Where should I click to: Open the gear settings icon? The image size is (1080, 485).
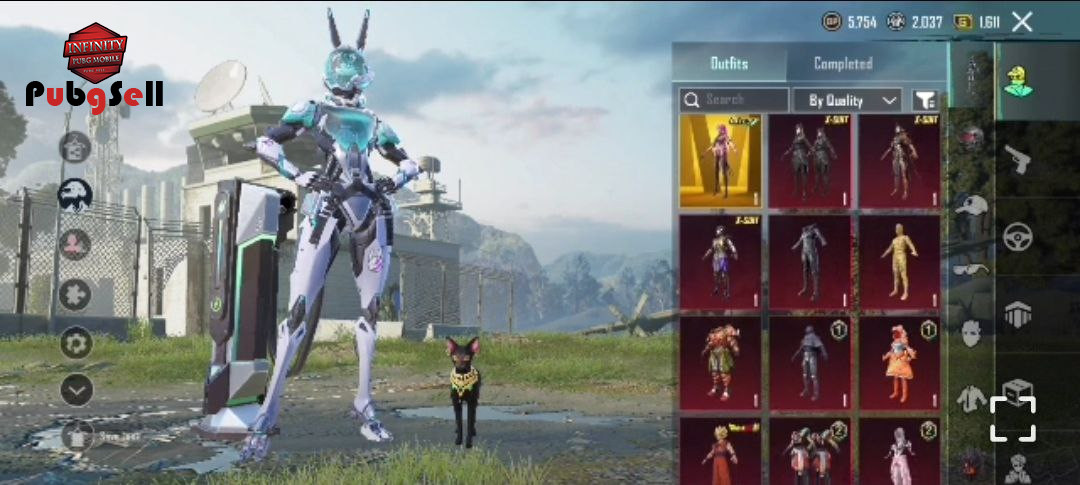[x=76, y=343]
